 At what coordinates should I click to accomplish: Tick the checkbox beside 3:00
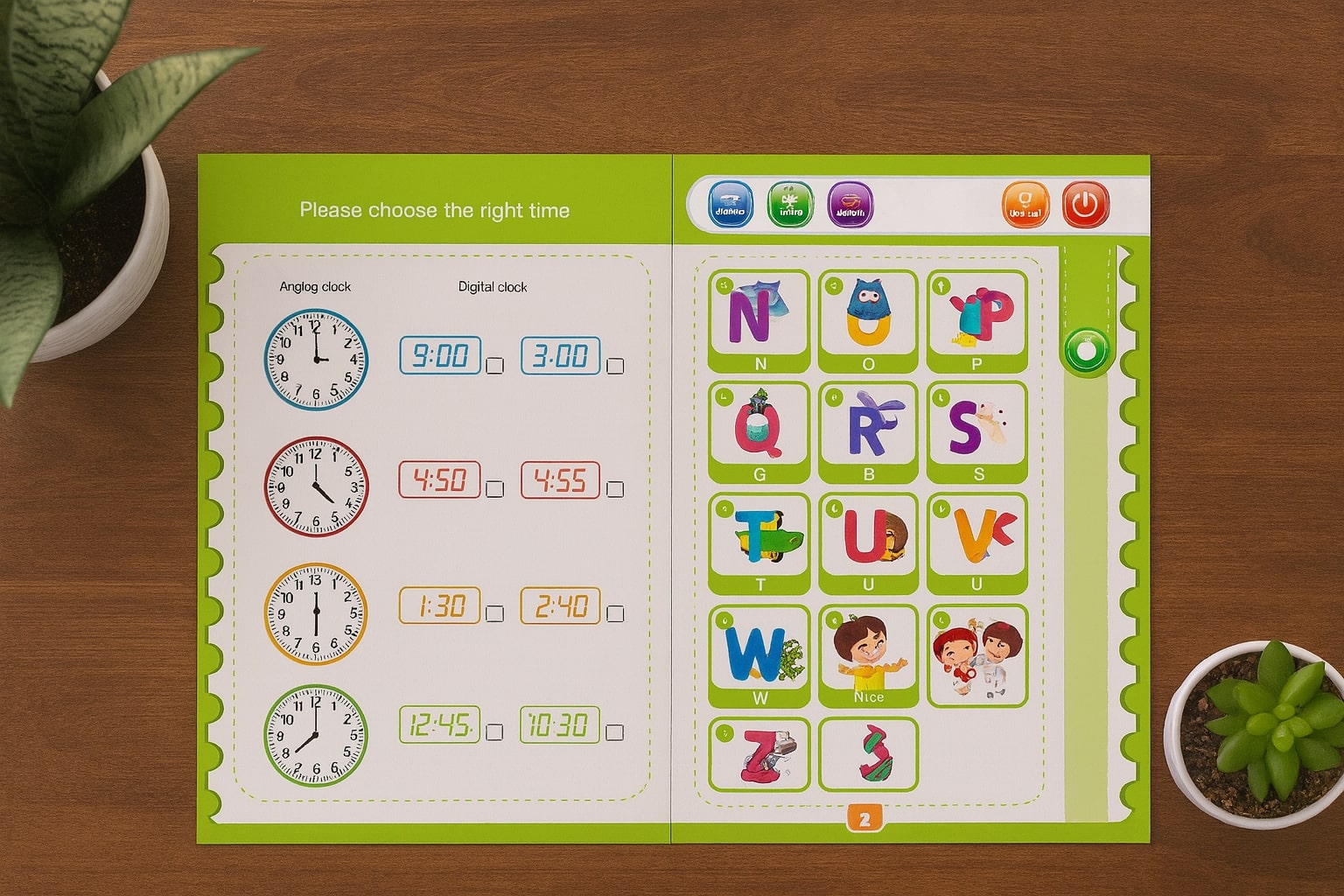(x=615, y=366)
